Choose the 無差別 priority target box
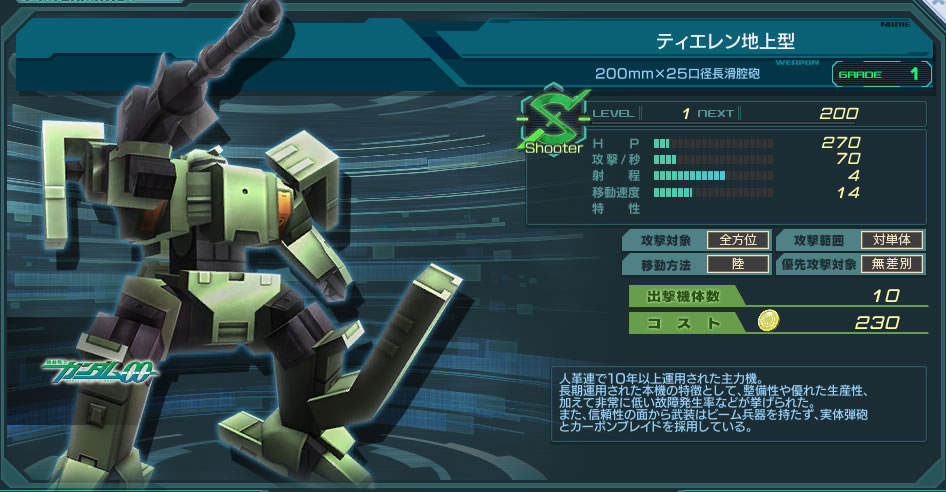Image resolution: width=946 pixels, height=492 pixels. pyautogui.click(x=892, y=264)
